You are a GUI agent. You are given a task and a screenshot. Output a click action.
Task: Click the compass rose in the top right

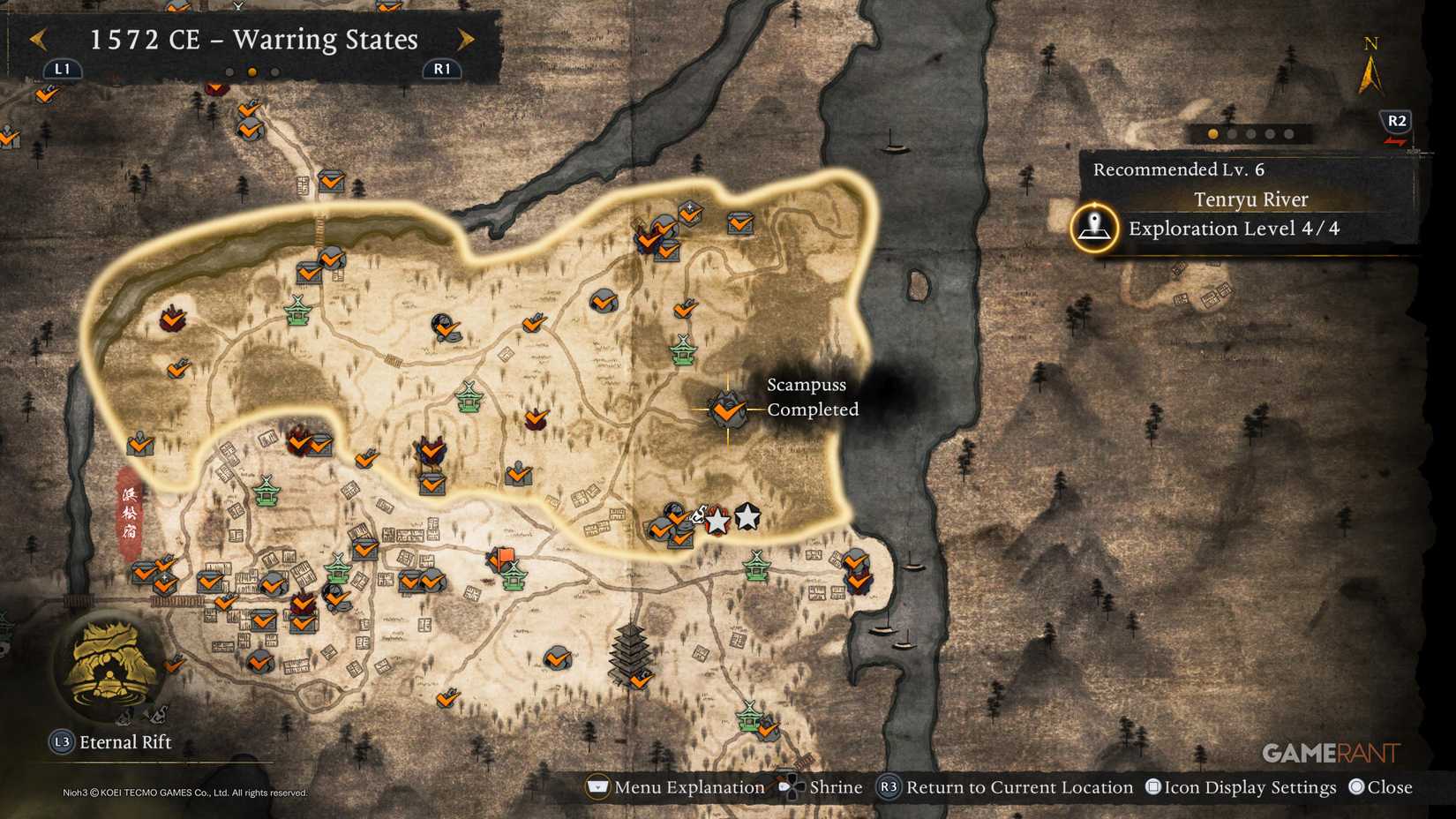click(x=1370, y=64)
